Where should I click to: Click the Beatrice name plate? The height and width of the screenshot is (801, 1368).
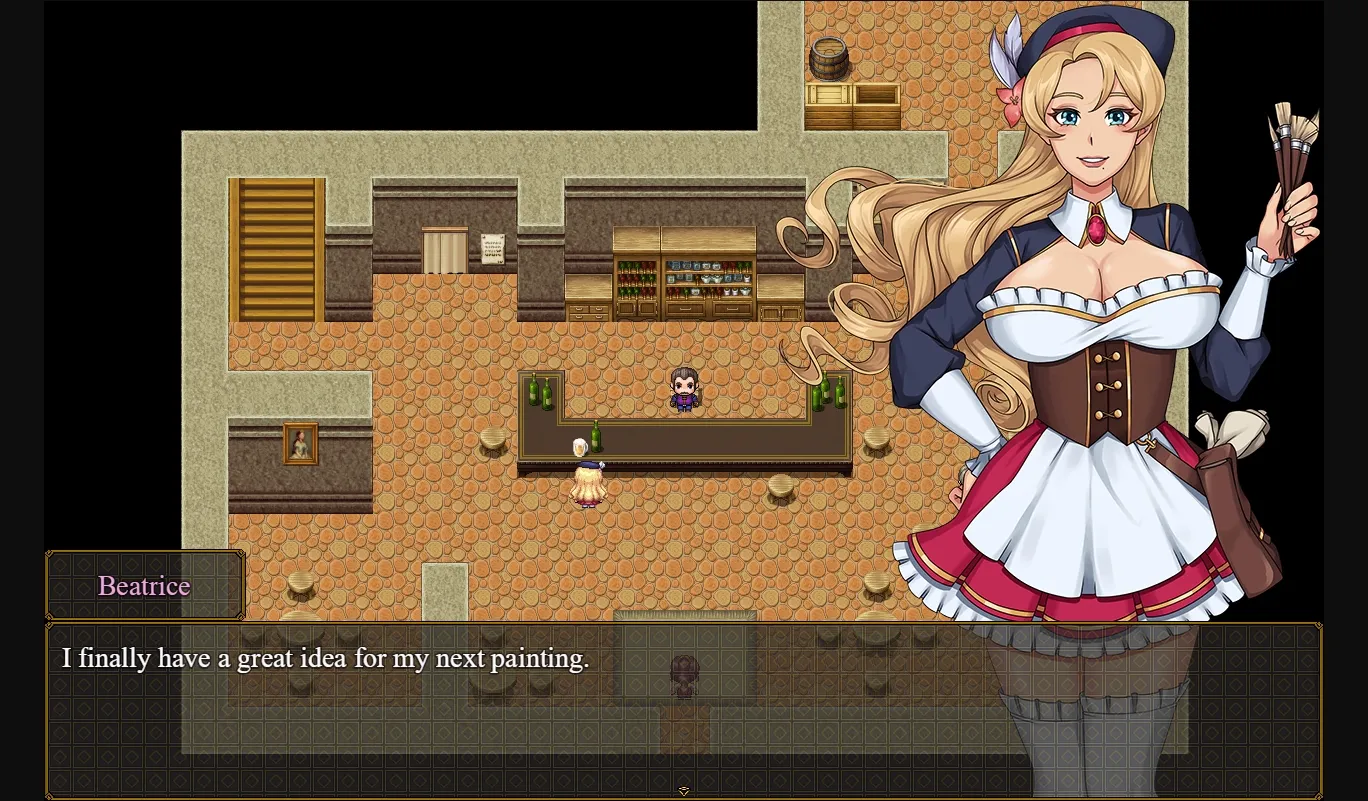tap(143, 586)
